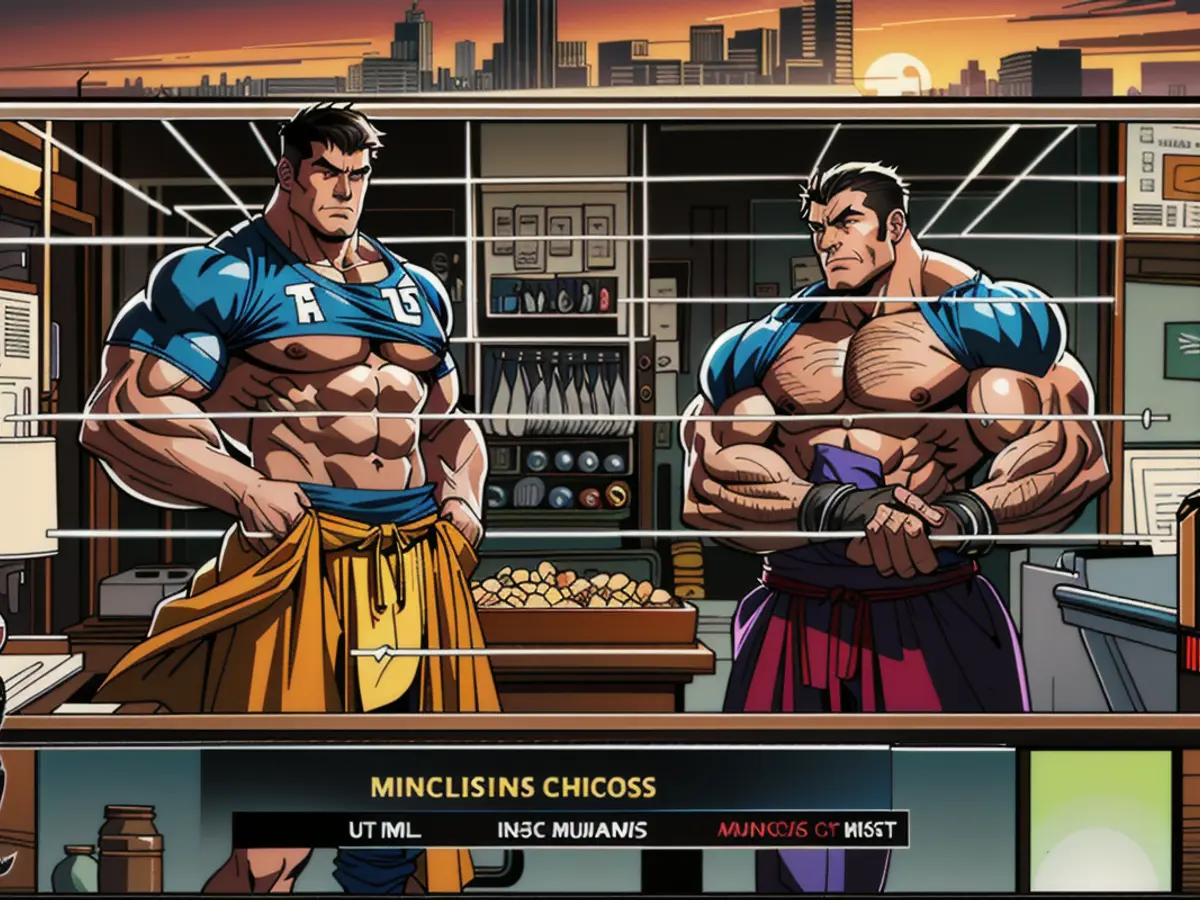
Task: Choose the "INBC MUIIANIS" menu option
Action: [571, 830]
